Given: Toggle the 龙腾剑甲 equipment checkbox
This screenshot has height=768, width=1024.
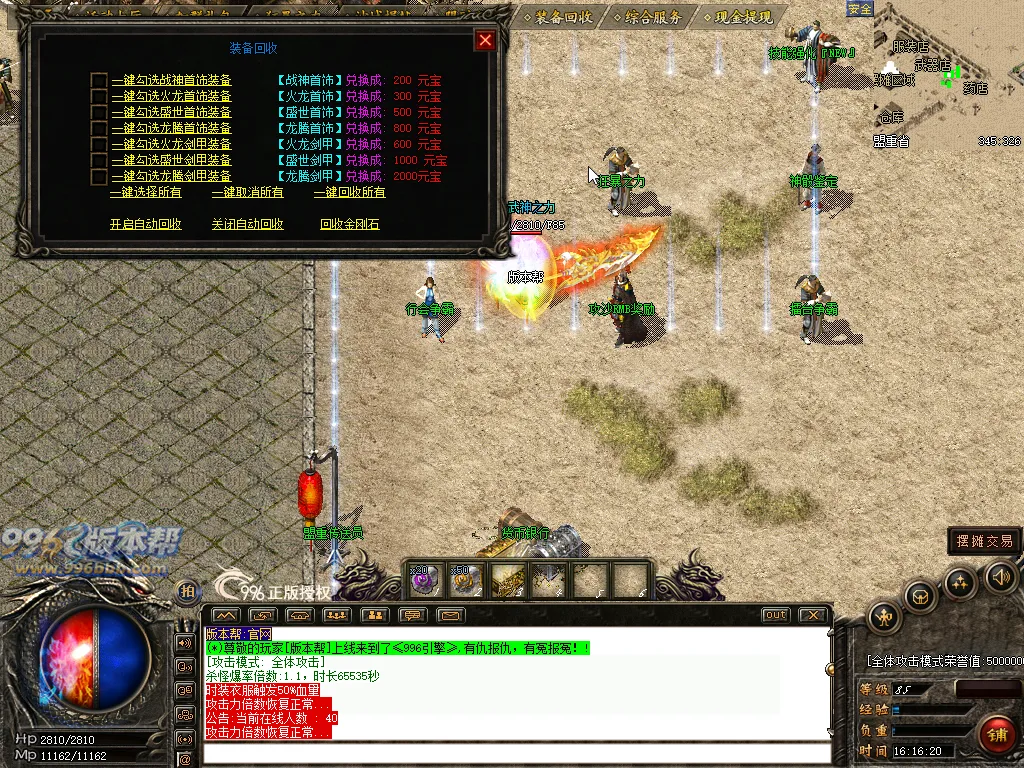Looking at the screenshot, I should click(99, 176).
